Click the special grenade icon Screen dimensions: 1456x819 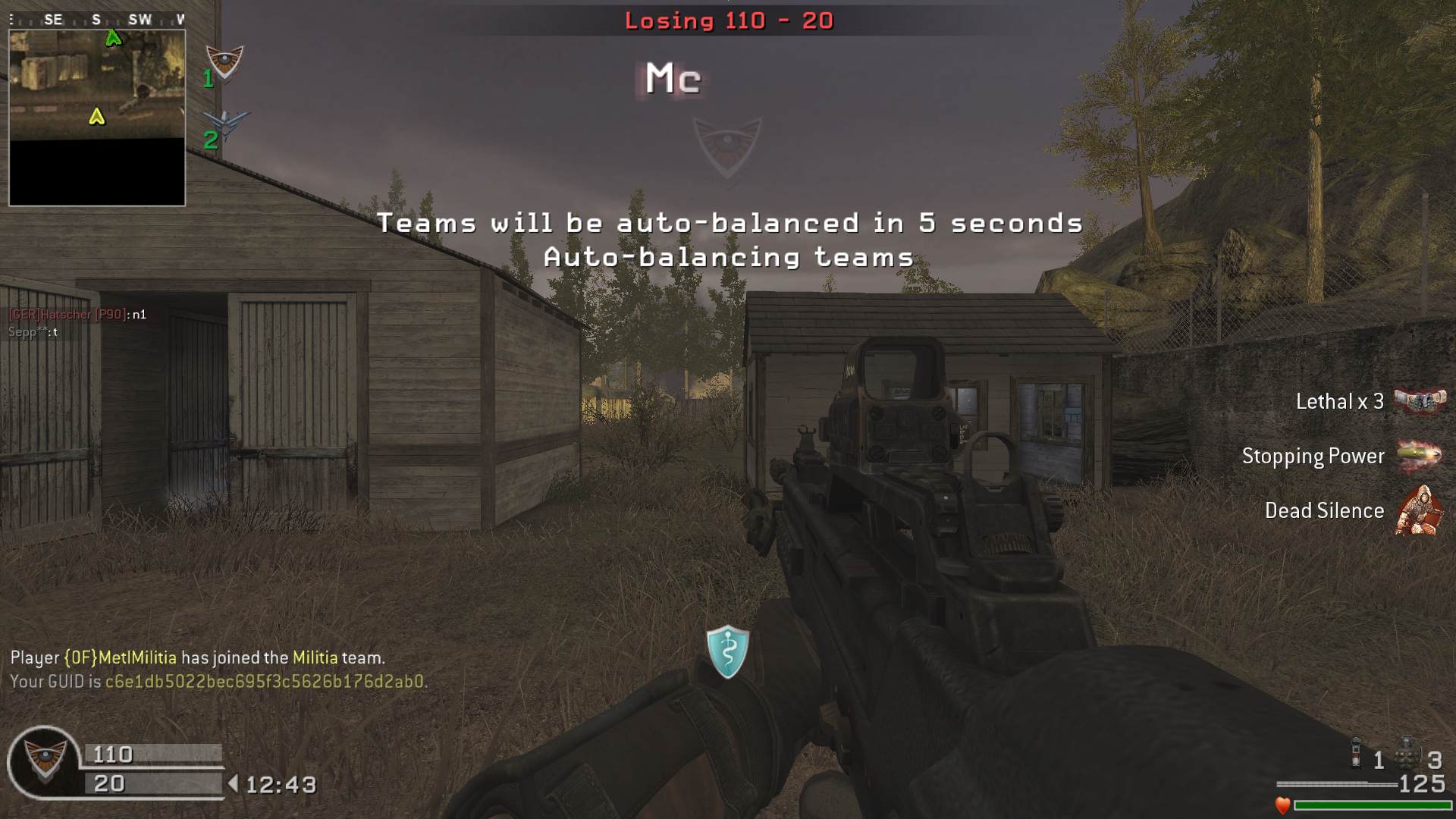pyautogui.click(x=1356, y=754)
